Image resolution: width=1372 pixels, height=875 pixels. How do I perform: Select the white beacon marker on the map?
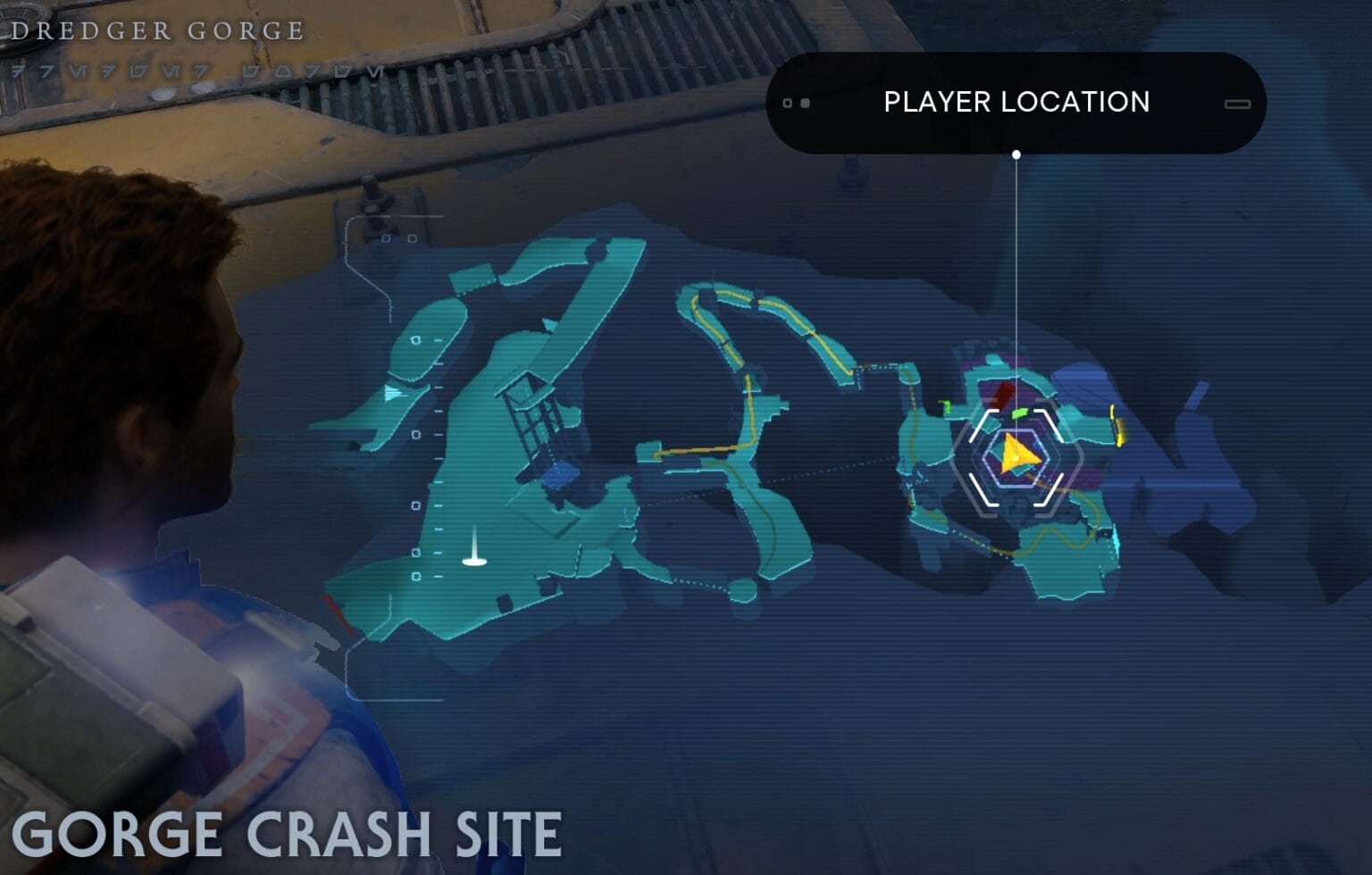click(x=474, y=552)
